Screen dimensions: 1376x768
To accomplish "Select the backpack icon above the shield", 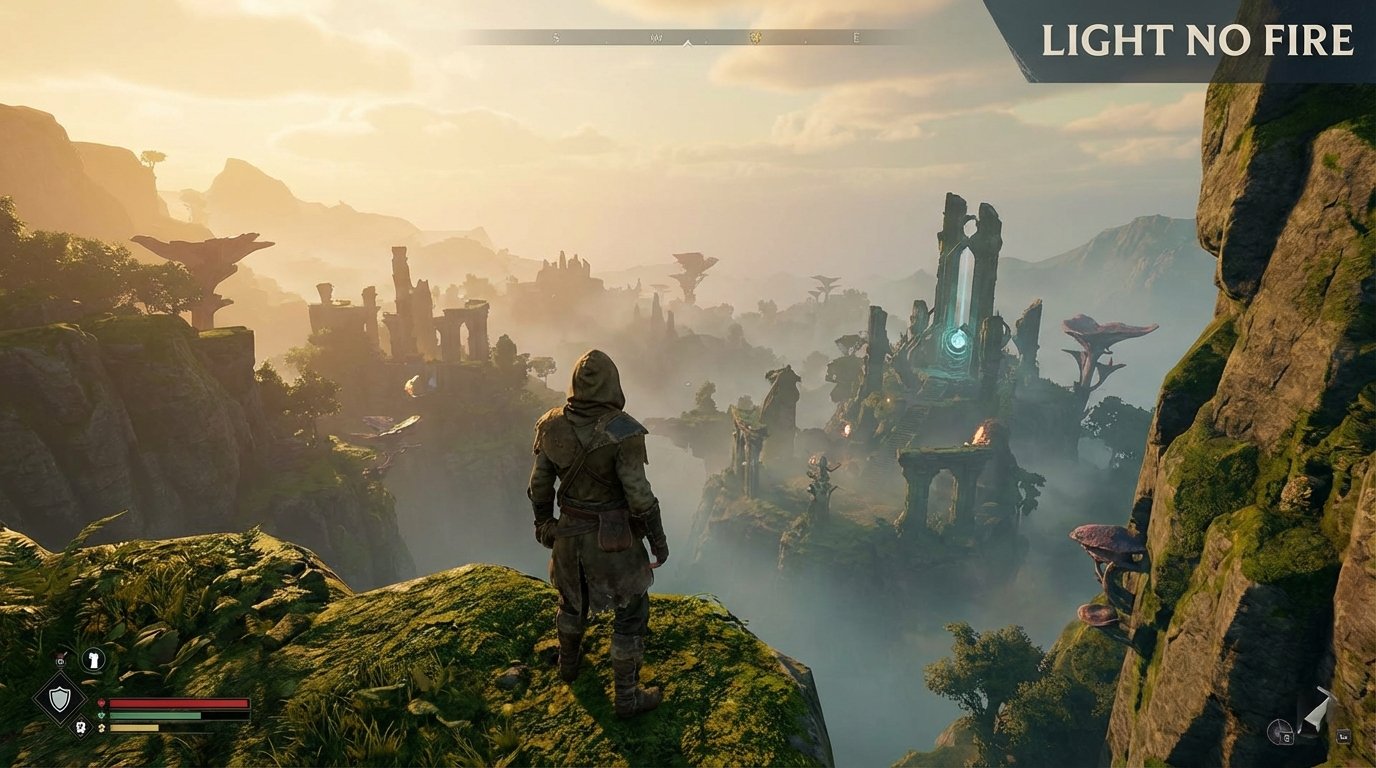I will tap(60, 661).
